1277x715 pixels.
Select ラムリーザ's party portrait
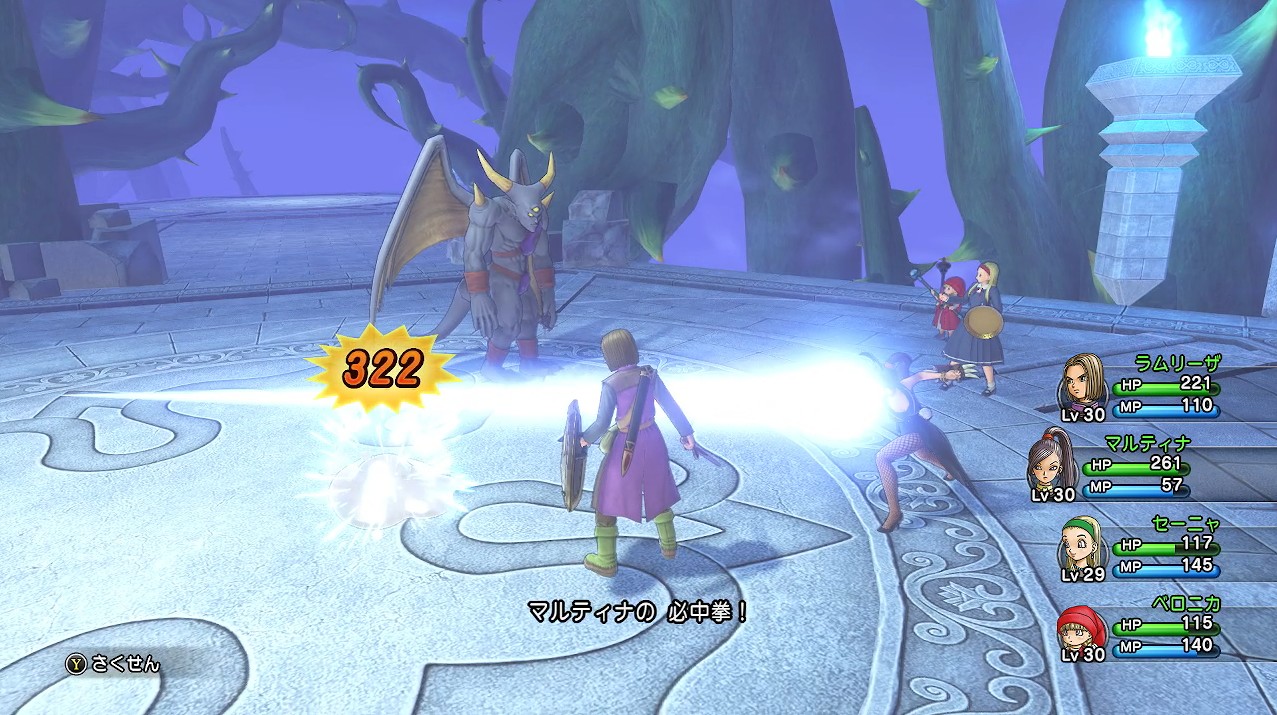(x=1084, y=380)
